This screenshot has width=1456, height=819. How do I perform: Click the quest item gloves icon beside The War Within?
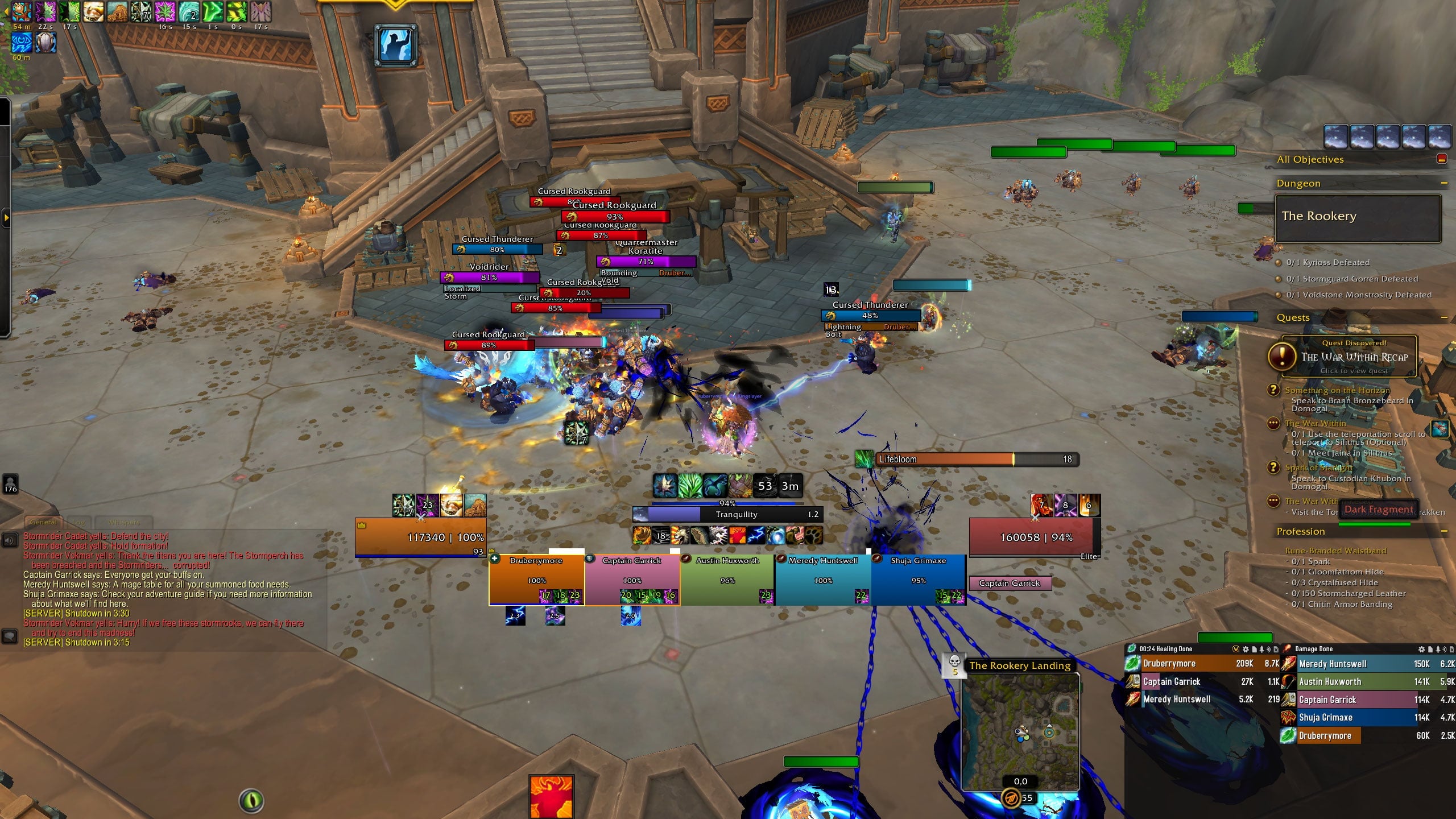(1440, 430)
